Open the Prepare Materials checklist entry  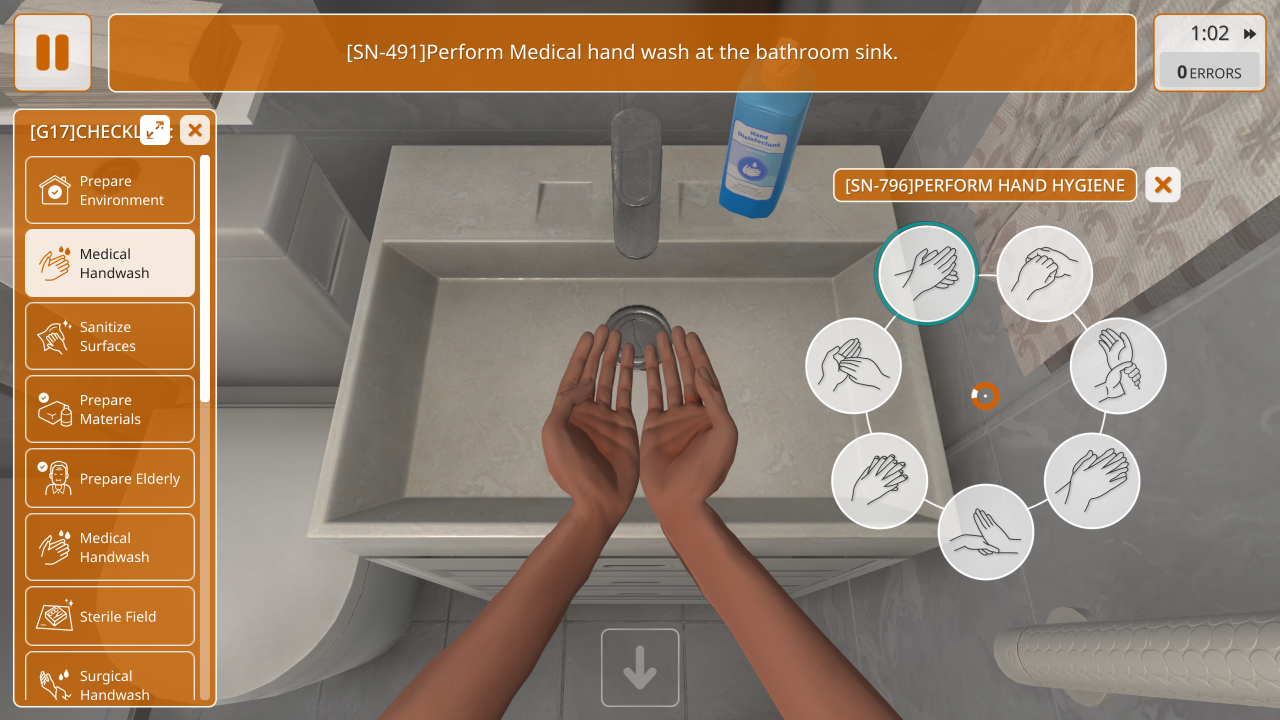(x=110, y=409)
